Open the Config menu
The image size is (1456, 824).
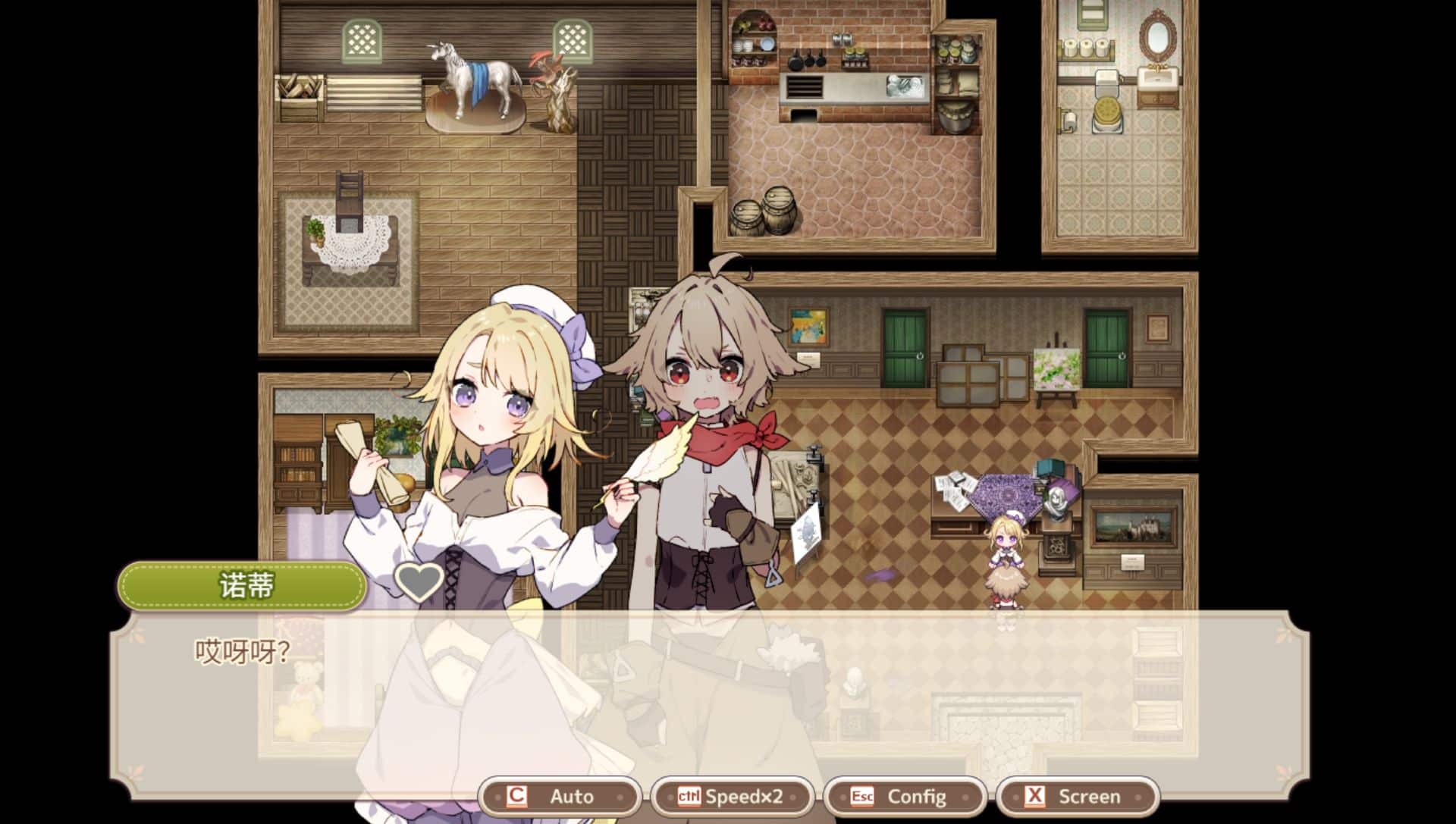pos(905,796)
